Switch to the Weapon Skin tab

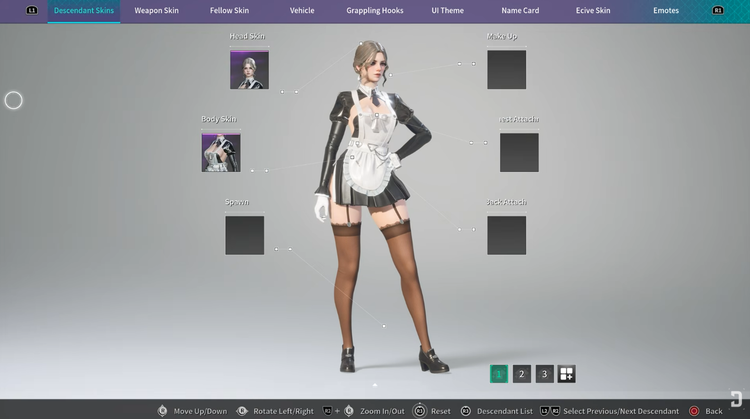[157, 11]
